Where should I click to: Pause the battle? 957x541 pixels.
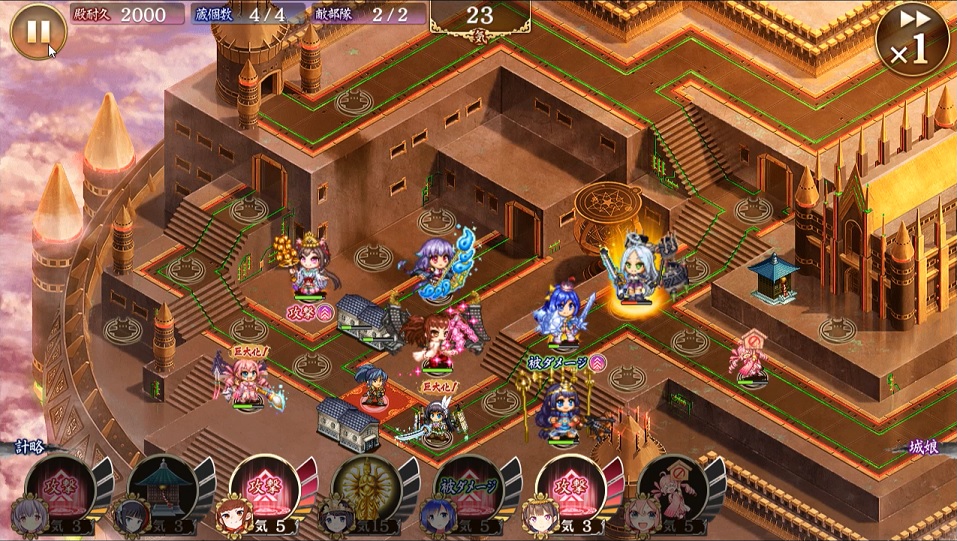pyautogui.click(x=37, y=32)
